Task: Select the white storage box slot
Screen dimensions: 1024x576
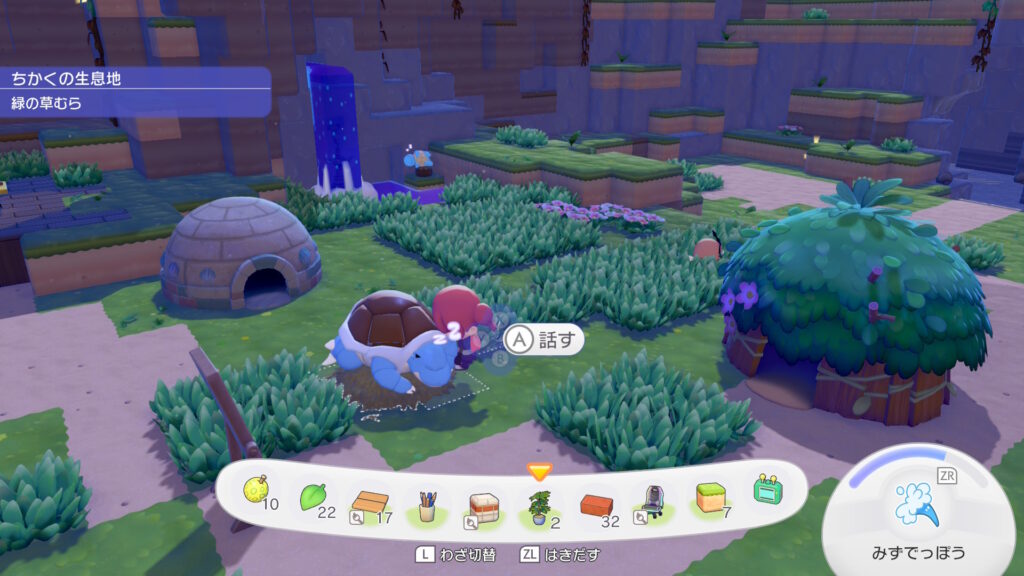Action: click(484, 504)
